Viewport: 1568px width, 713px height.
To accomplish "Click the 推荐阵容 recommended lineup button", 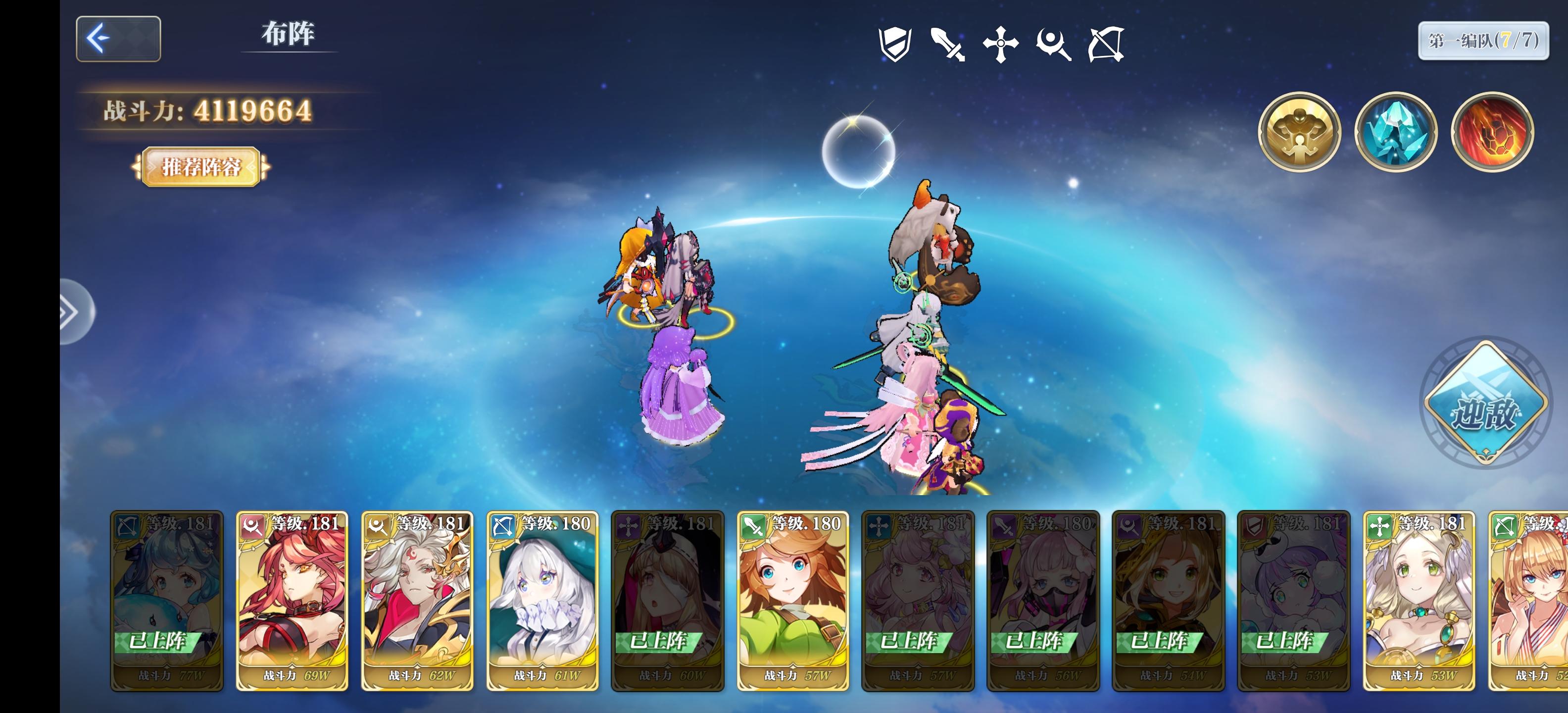I will pos(201,166).
